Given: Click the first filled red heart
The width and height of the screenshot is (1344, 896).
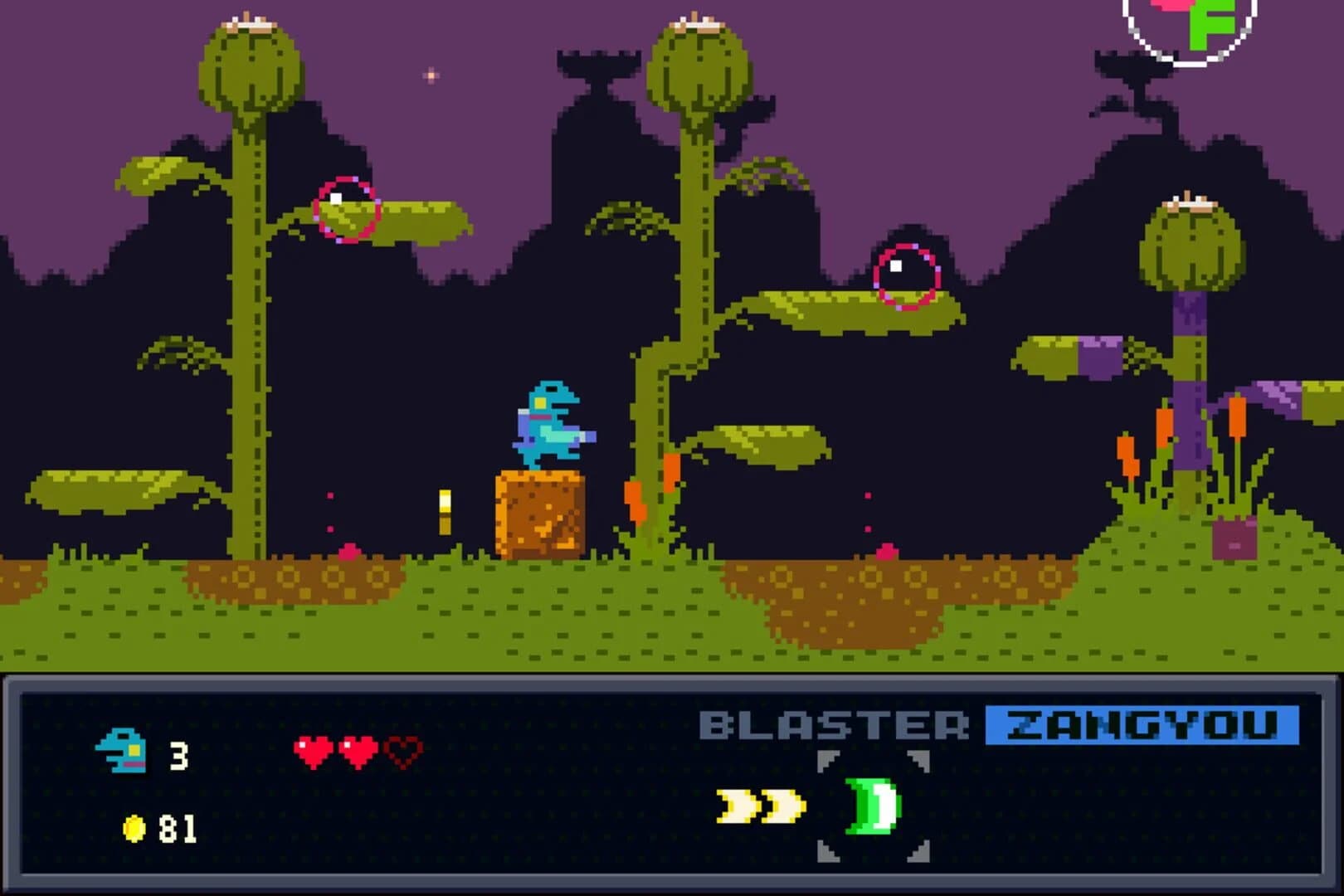Looking at the screenshot, I should pos(314,753).
